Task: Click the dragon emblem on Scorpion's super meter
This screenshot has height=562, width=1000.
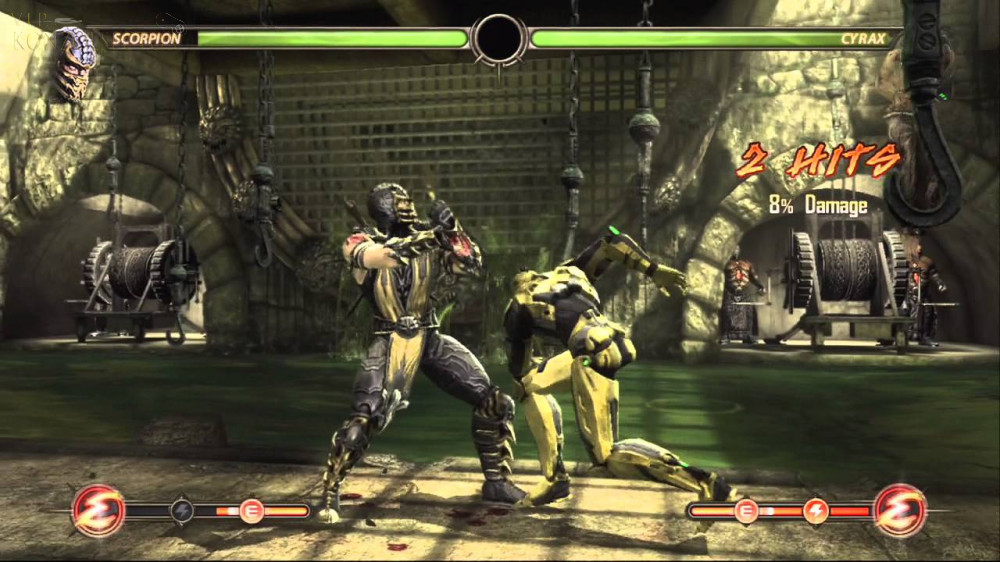Action: pyautogui.click(x=98, y=510)
